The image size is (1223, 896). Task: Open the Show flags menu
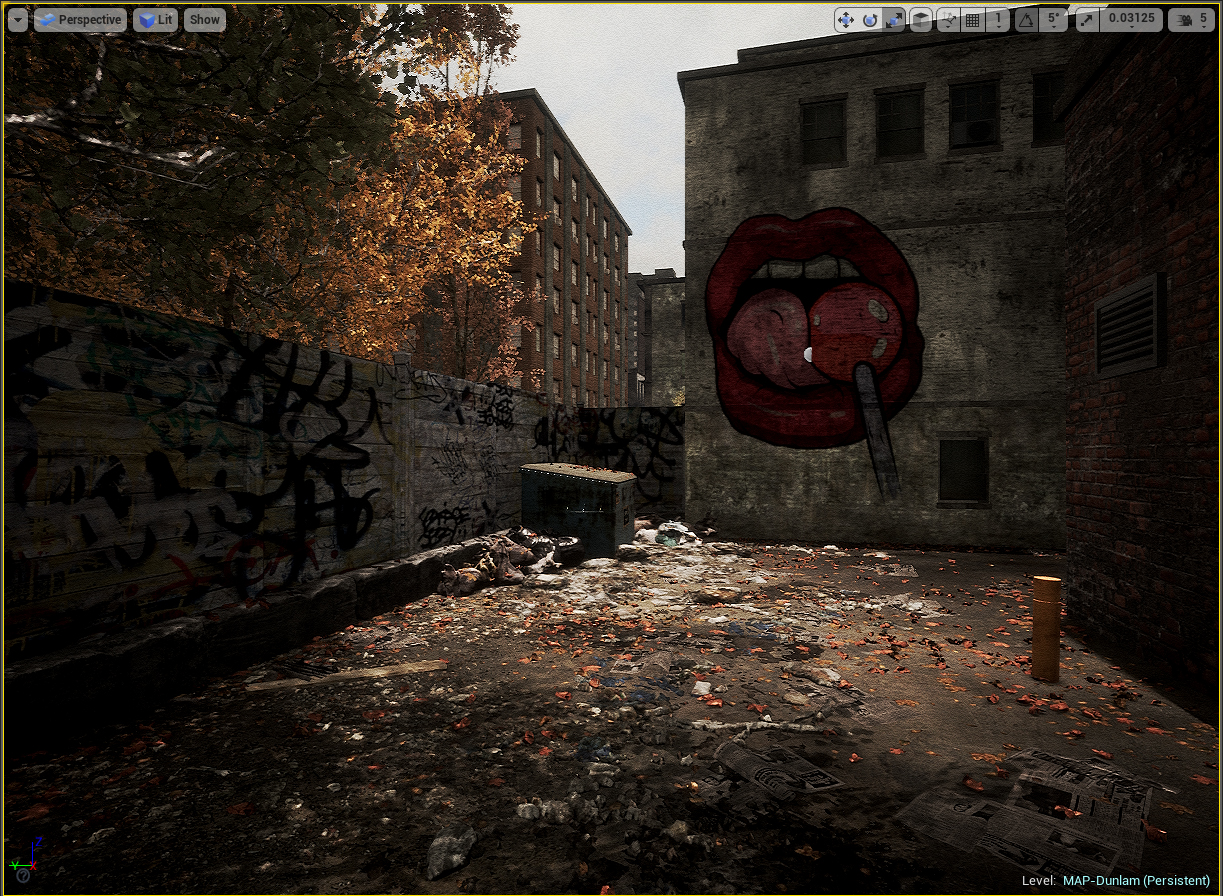coord(204,20)
